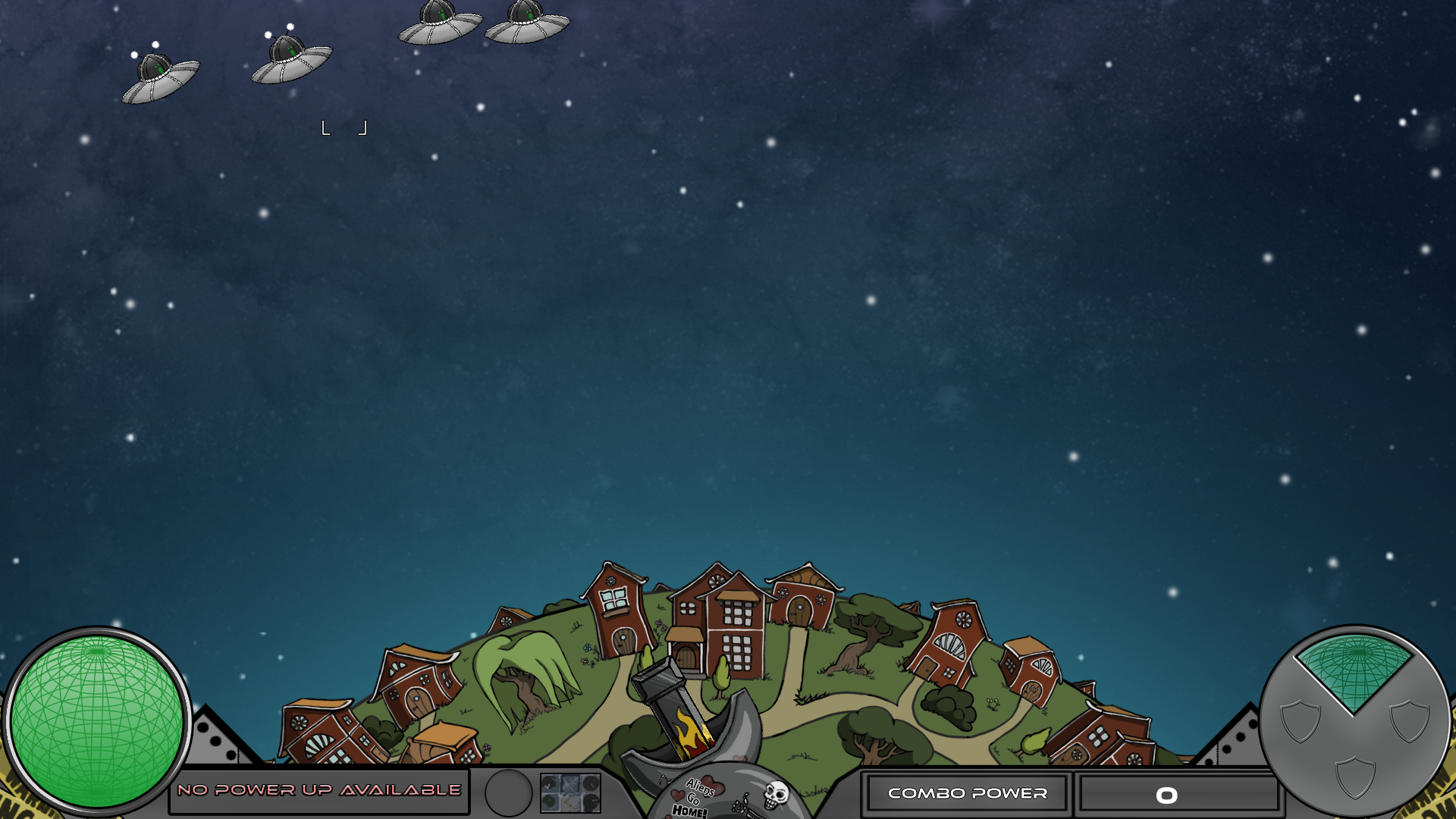1456x819 pixels.
Task: Click the left shield emblem beside the radar
Action: (x=1300, y=721)
